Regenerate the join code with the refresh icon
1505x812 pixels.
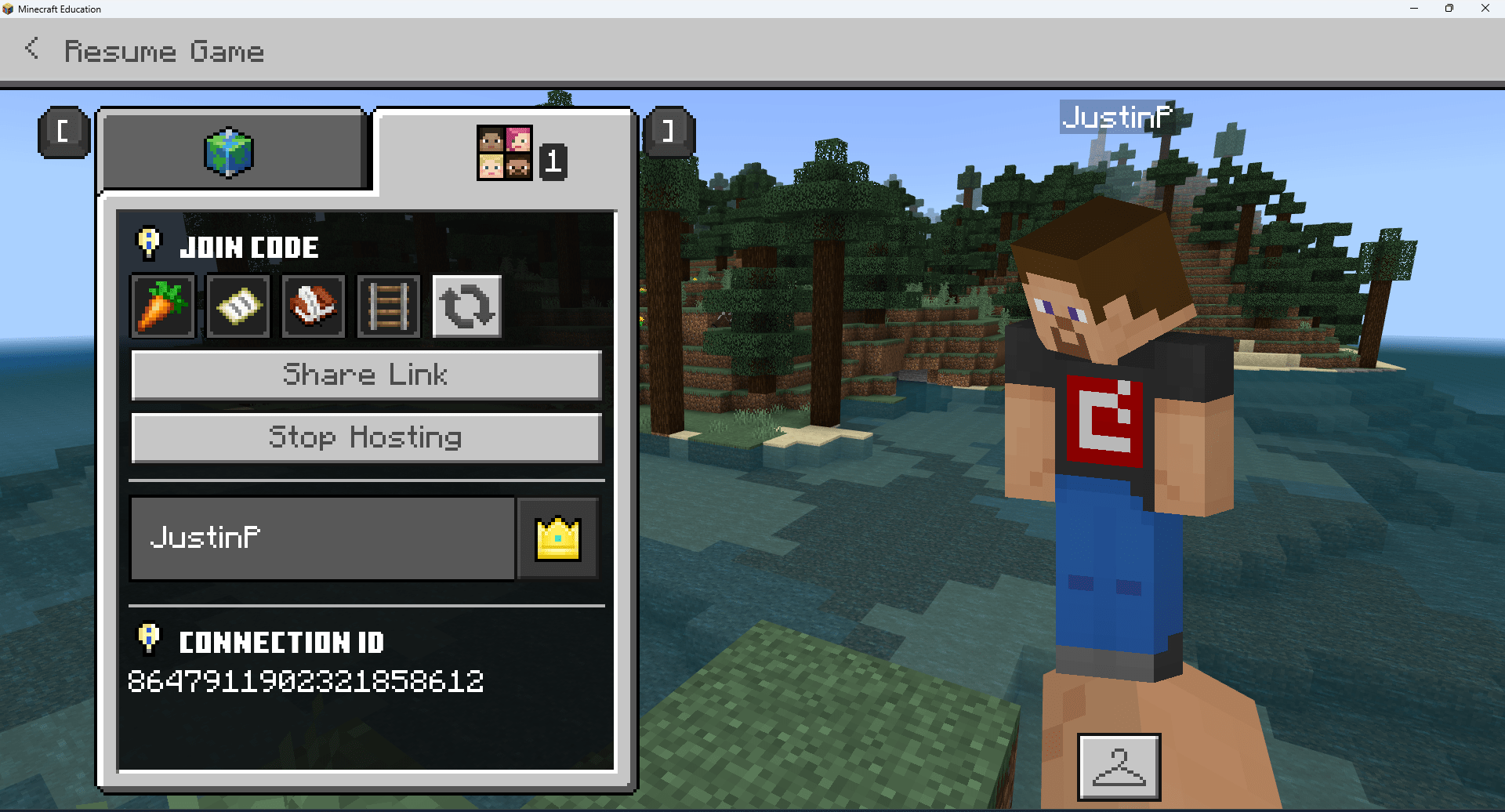[466, 306]
